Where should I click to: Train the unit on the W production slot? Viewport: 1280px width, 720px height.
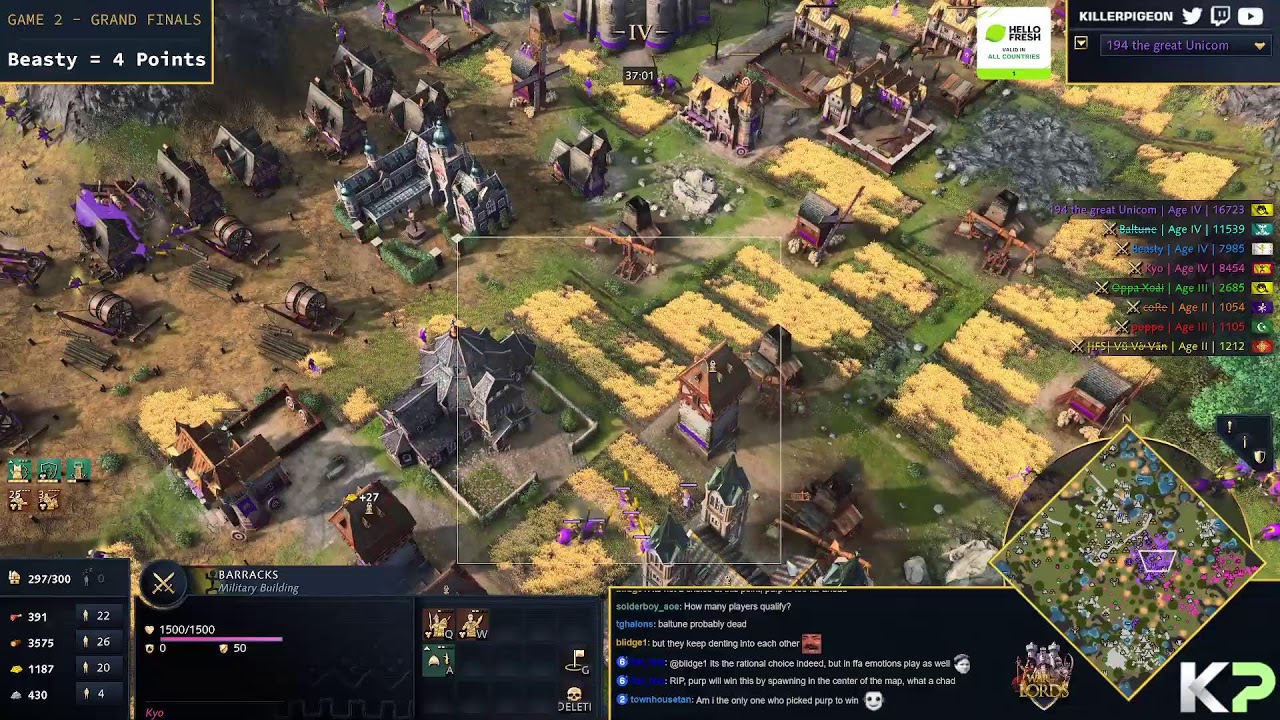point(472,625)
